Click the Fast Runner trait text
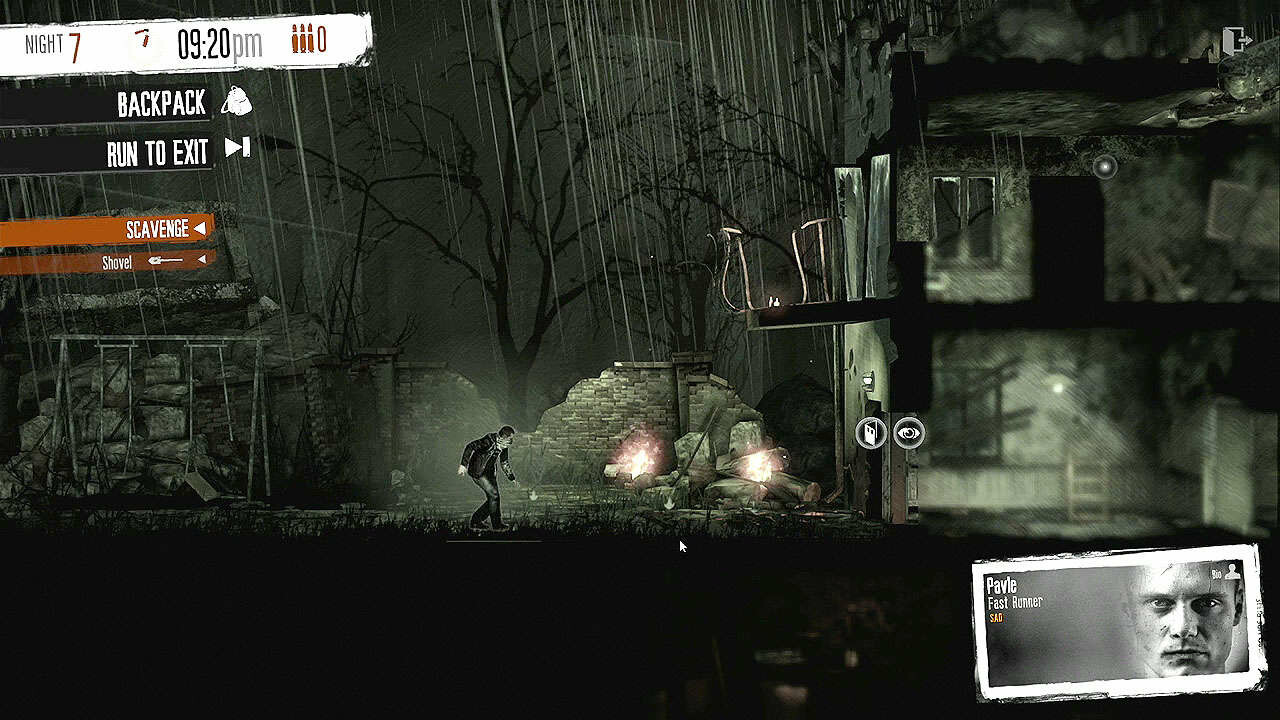Image resolution: width=1280 pixels, height=720 pixels. tap(1014, 602)
